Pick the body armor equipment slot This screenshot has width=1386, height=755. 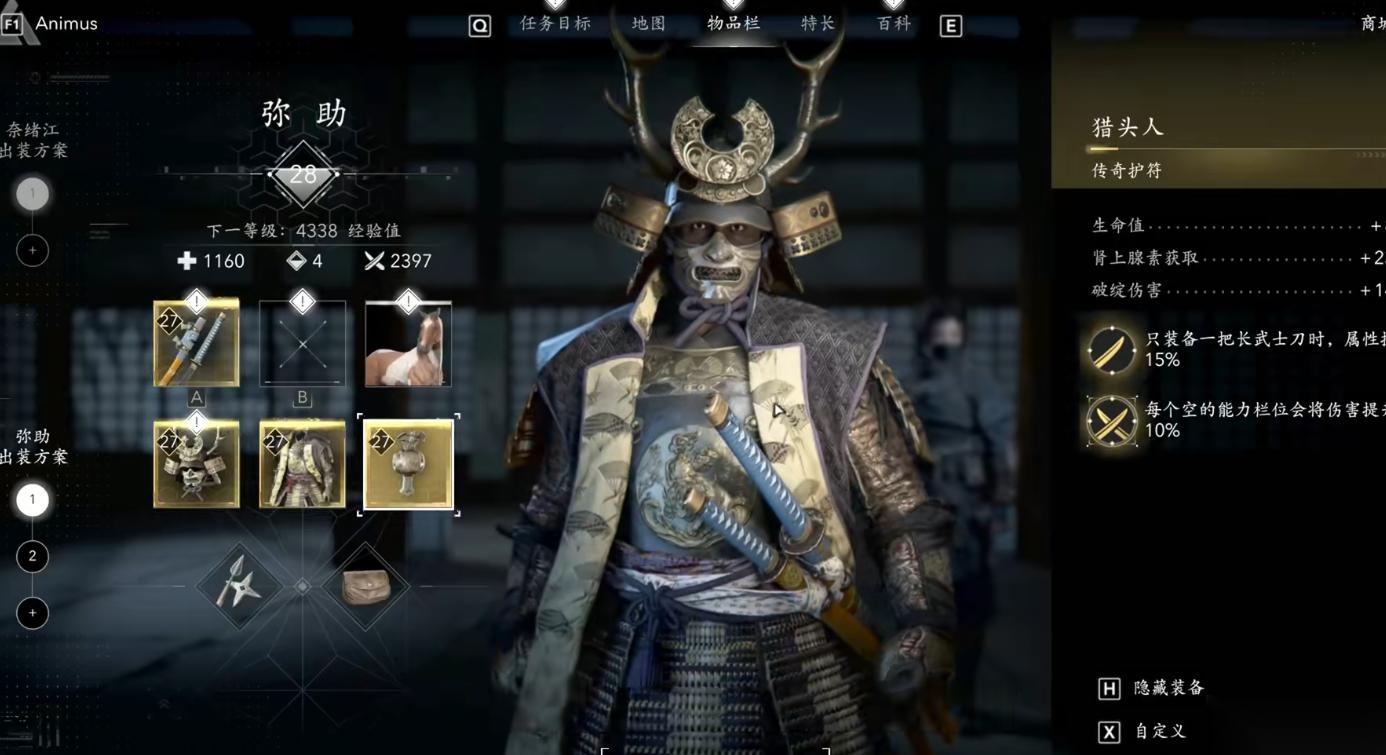click(x=302, y=464)
